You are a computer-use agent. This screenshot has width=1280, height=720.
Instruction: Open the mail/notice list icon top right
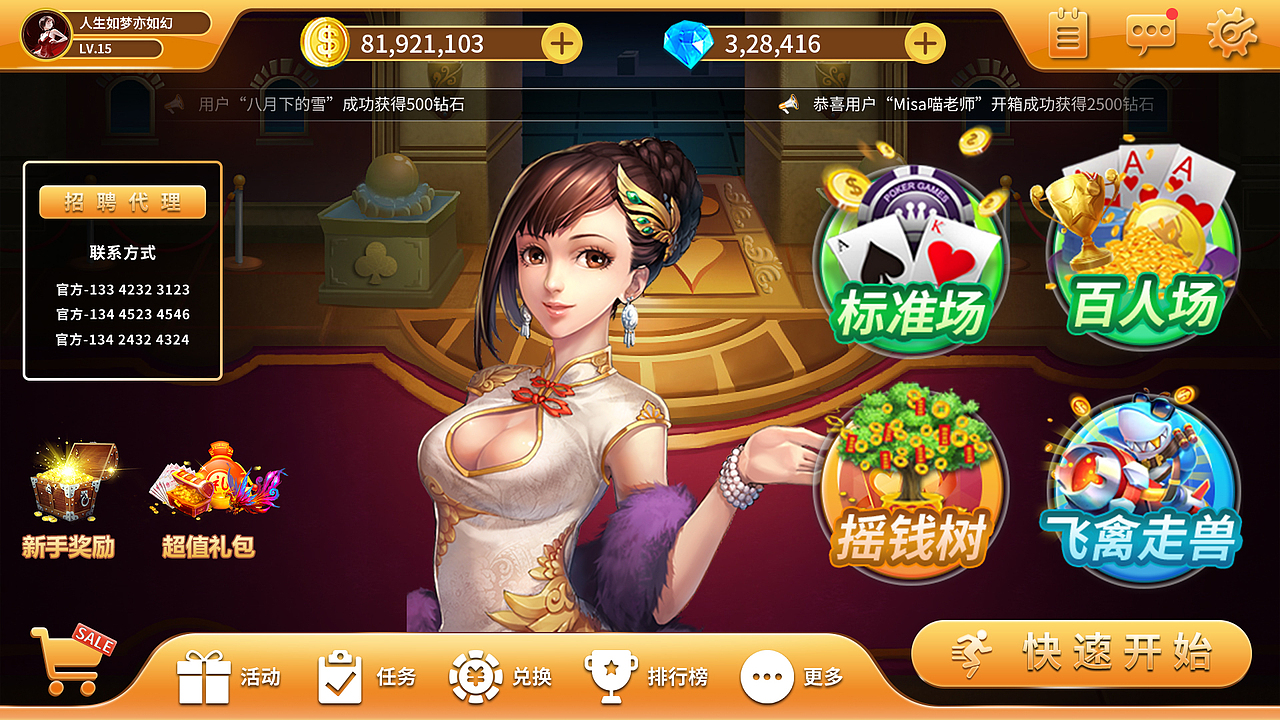pos(1067,34)
